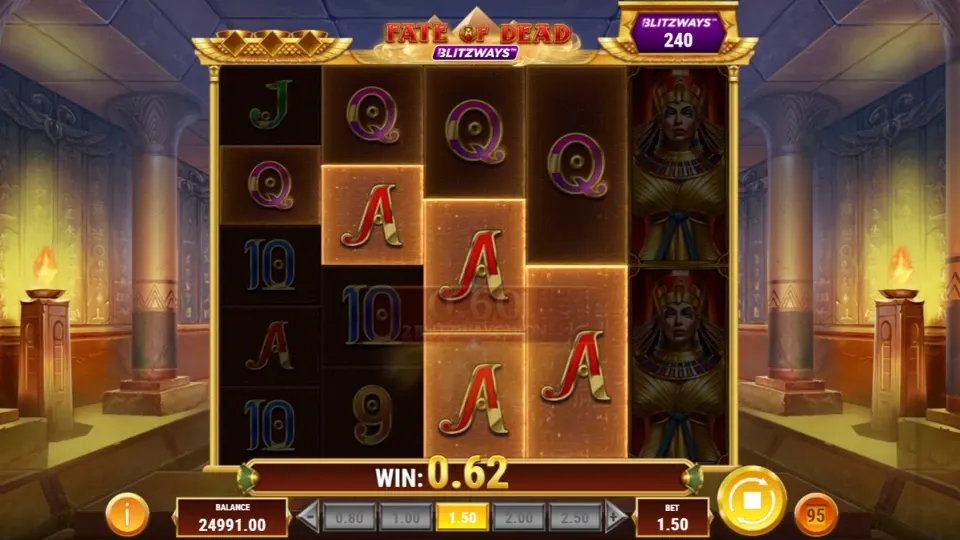
Task: Increase the bet with the plus arrow
Action: coord(616,517)
